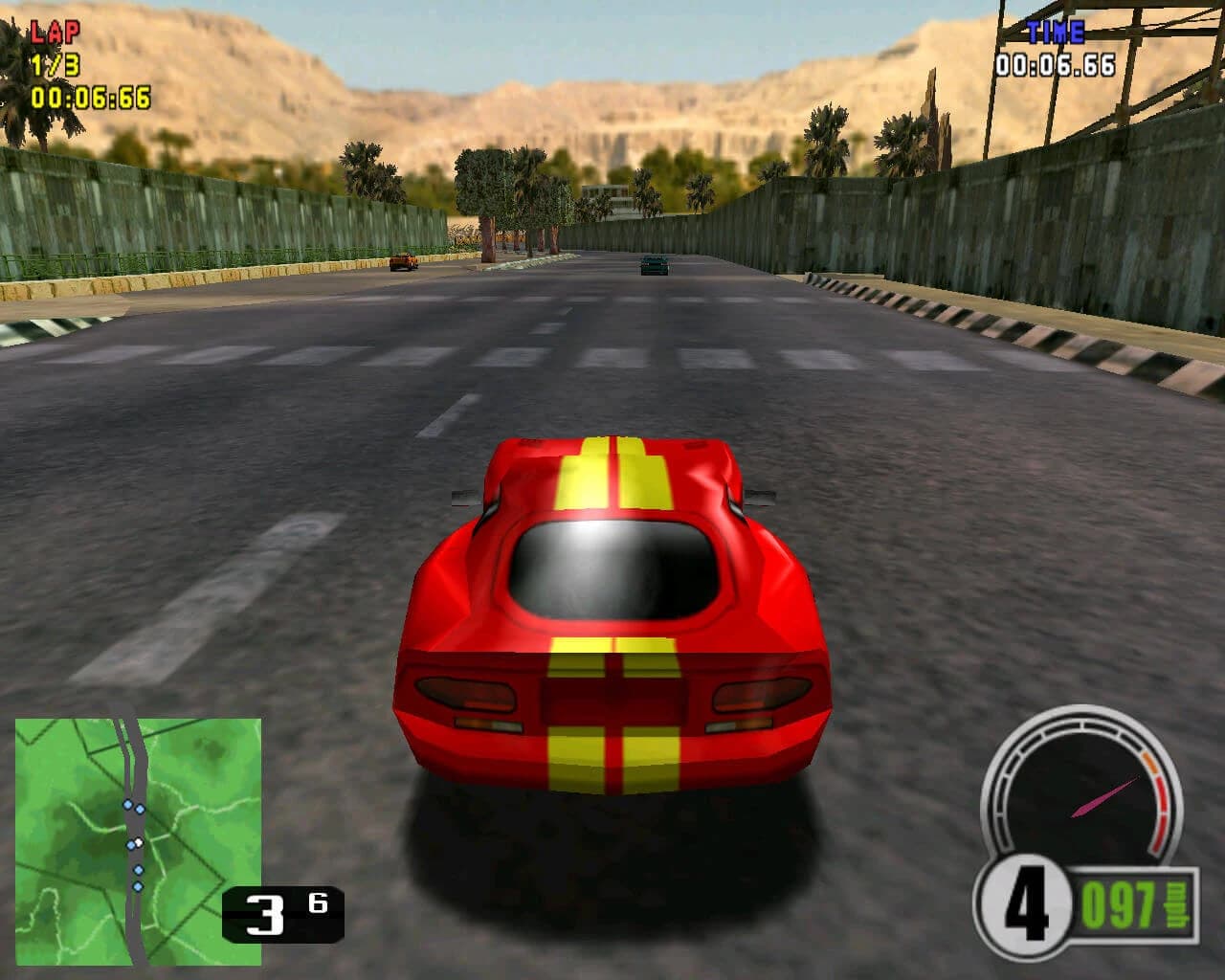Click the small blue waypoint dot on minimap
The width and height of the screenshot is (1225, 980).
(x=138, y=869)
